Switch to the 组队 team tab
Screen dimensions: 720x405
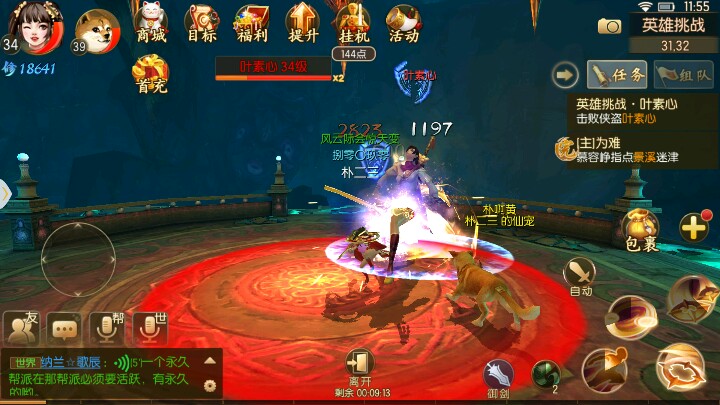[683, 74]
